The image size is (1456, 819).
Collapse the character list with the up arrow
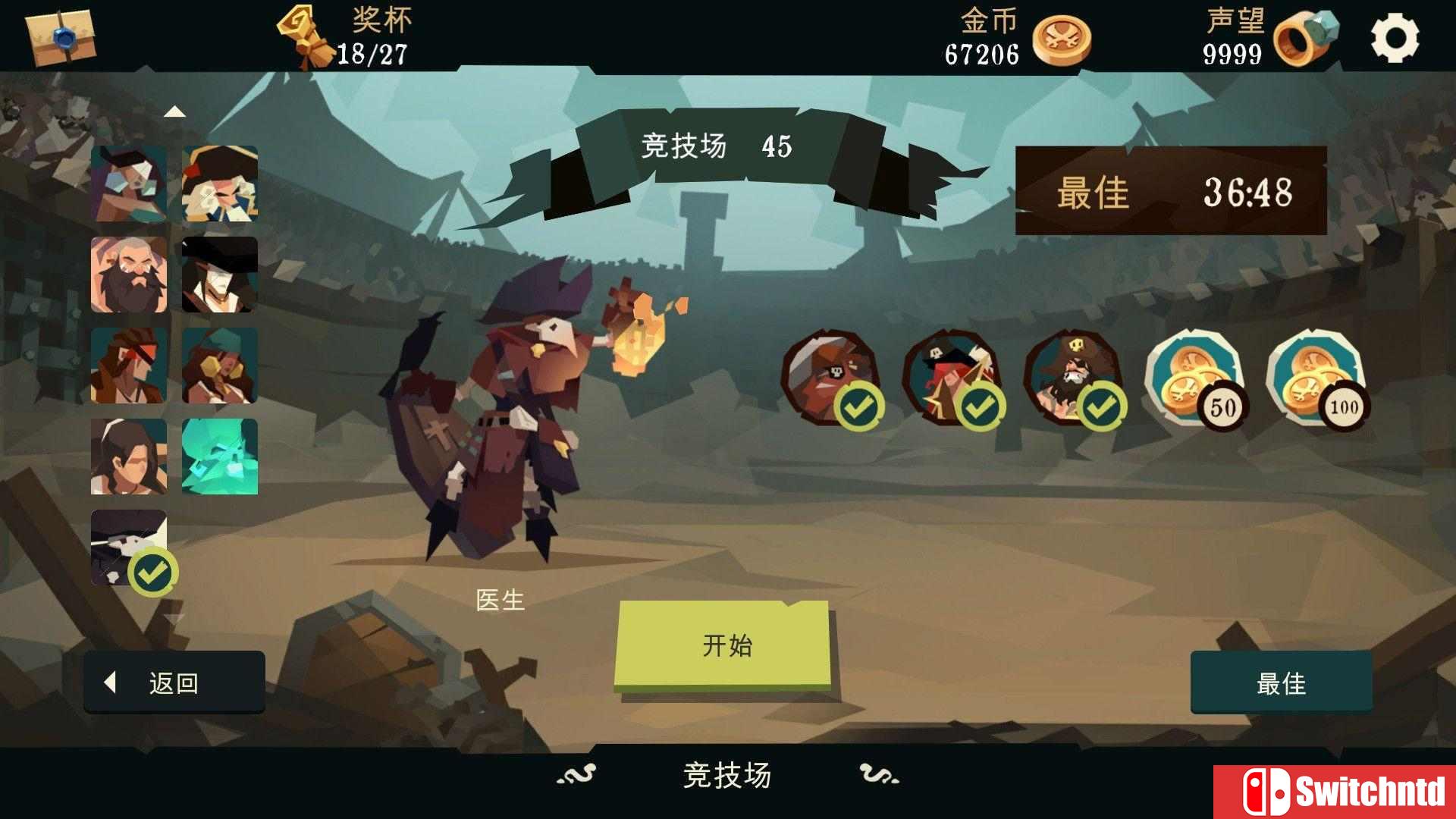click(x=176, y=112)
